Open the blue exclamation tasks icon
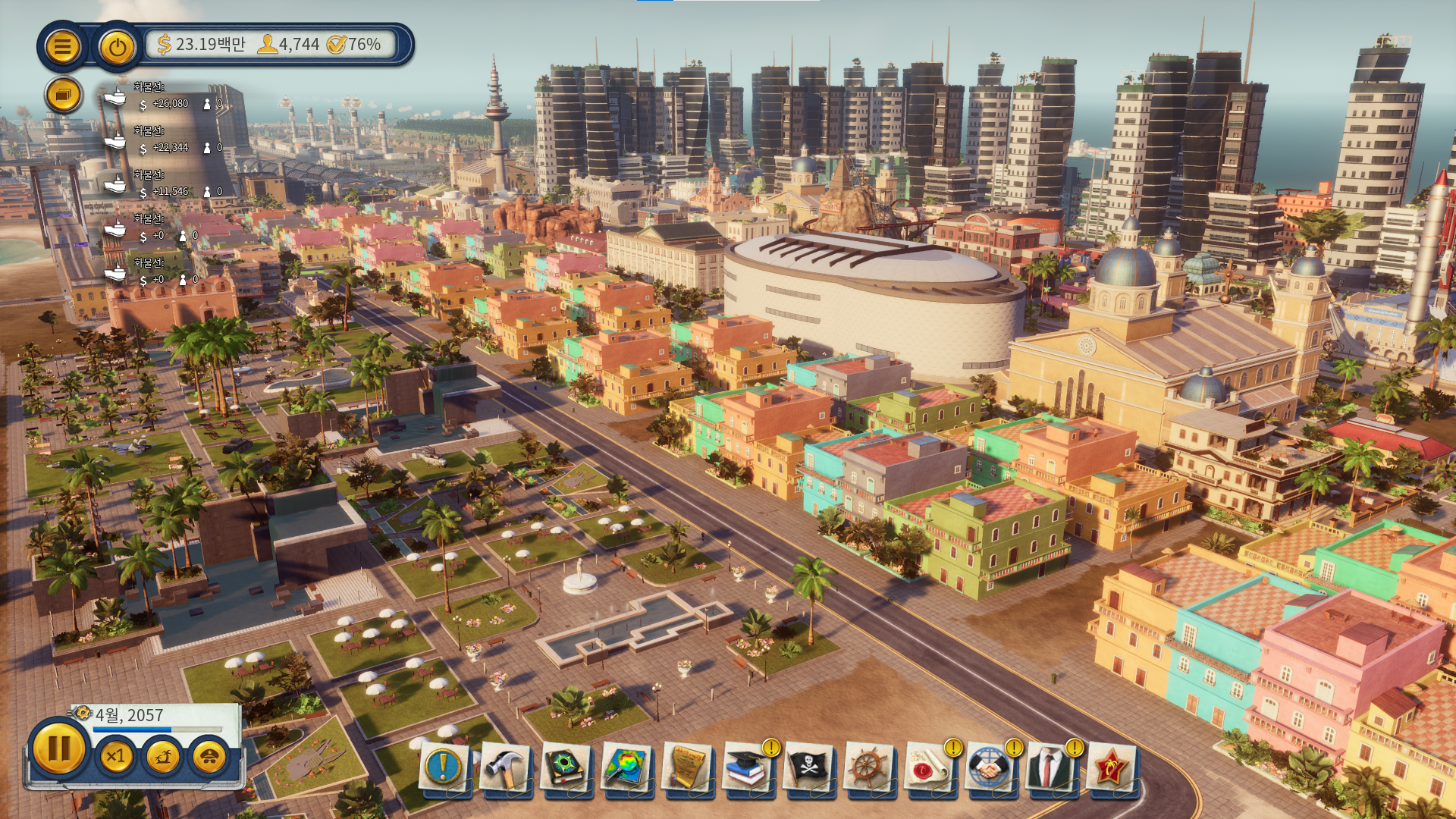This screenshot has width=1456, height=819. coord(444,767)
